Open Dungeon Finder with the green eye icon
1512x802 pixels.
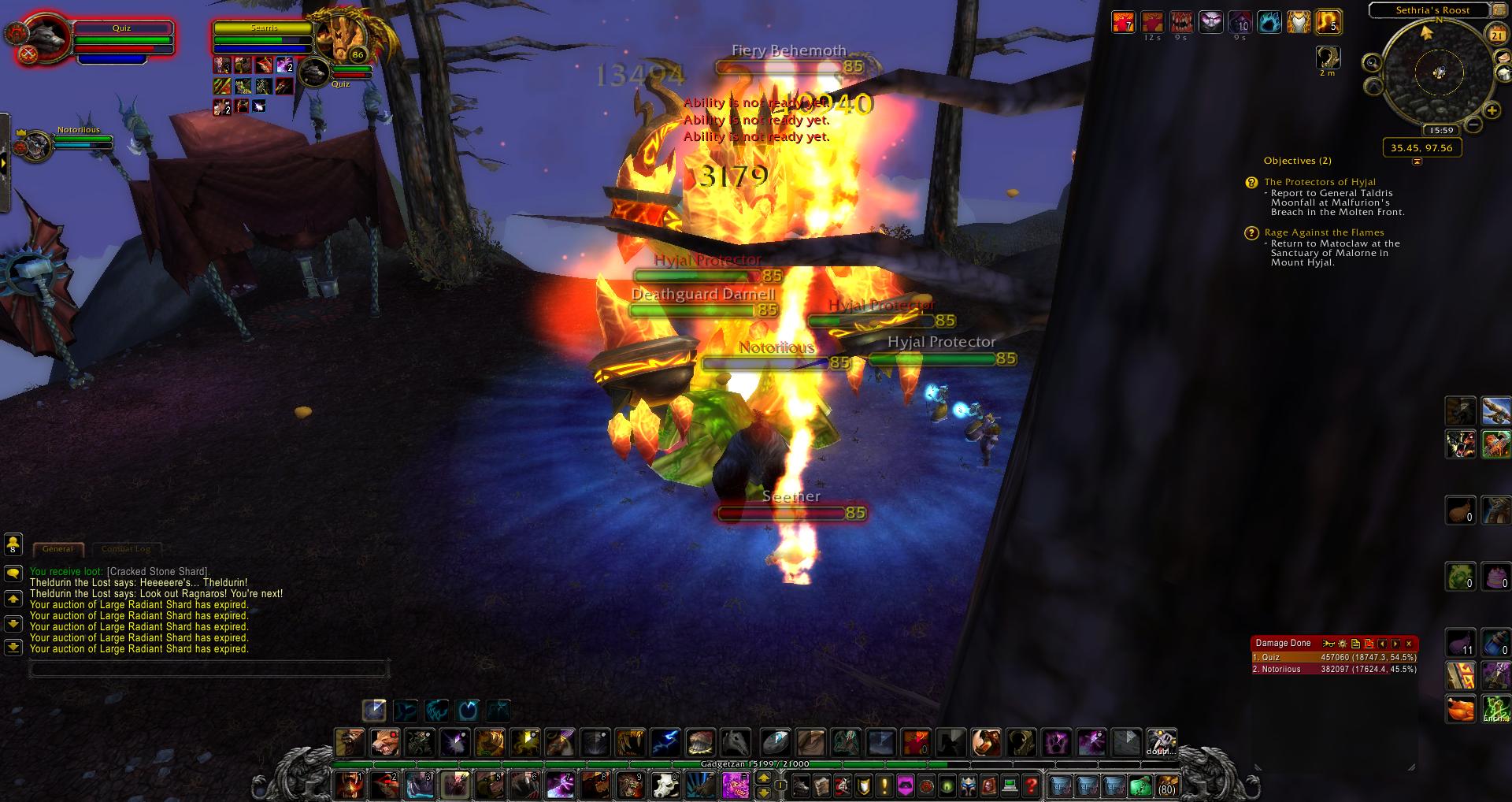(x=947, y=785)
